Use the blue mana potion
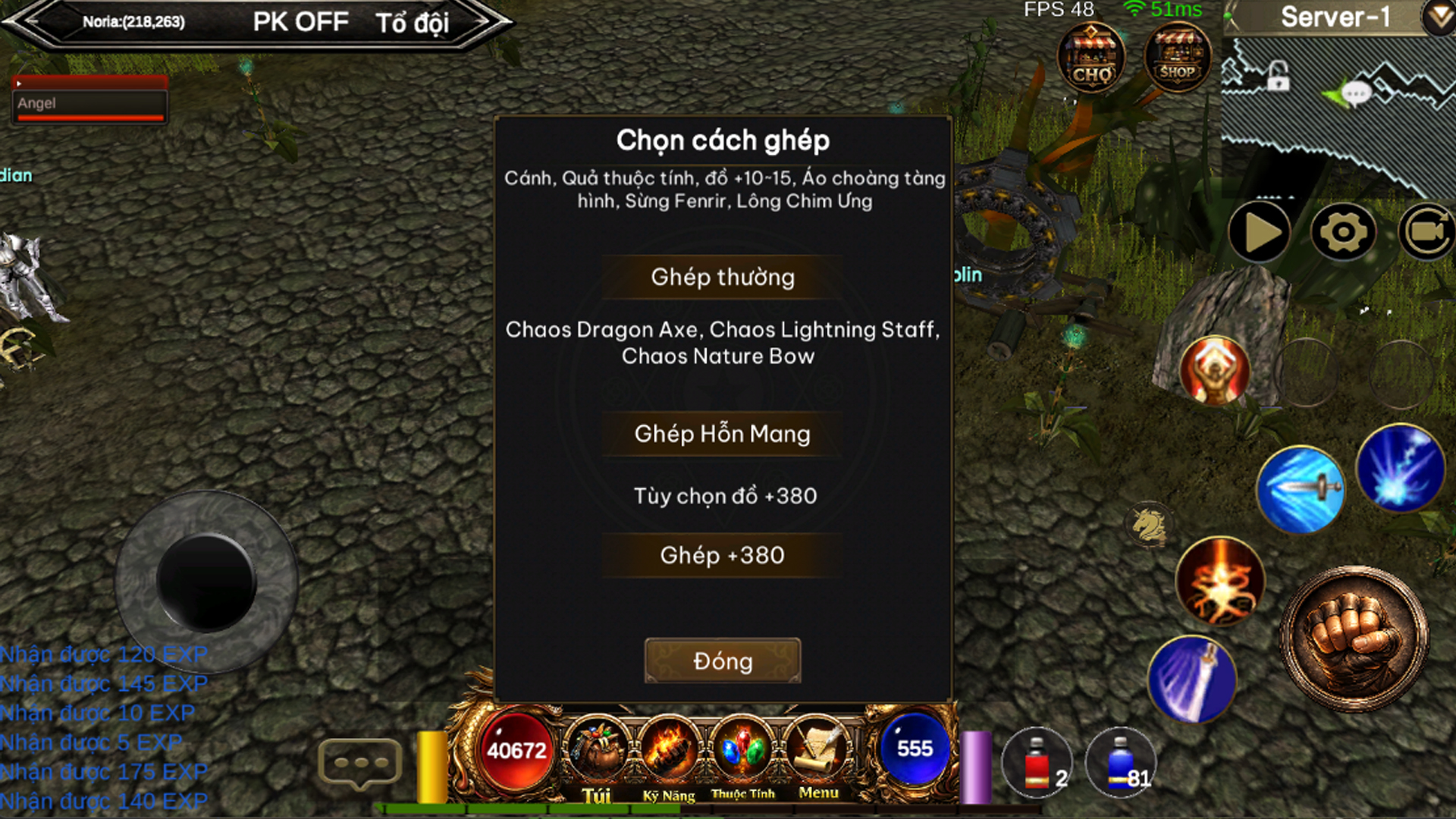 point(1121,764)
